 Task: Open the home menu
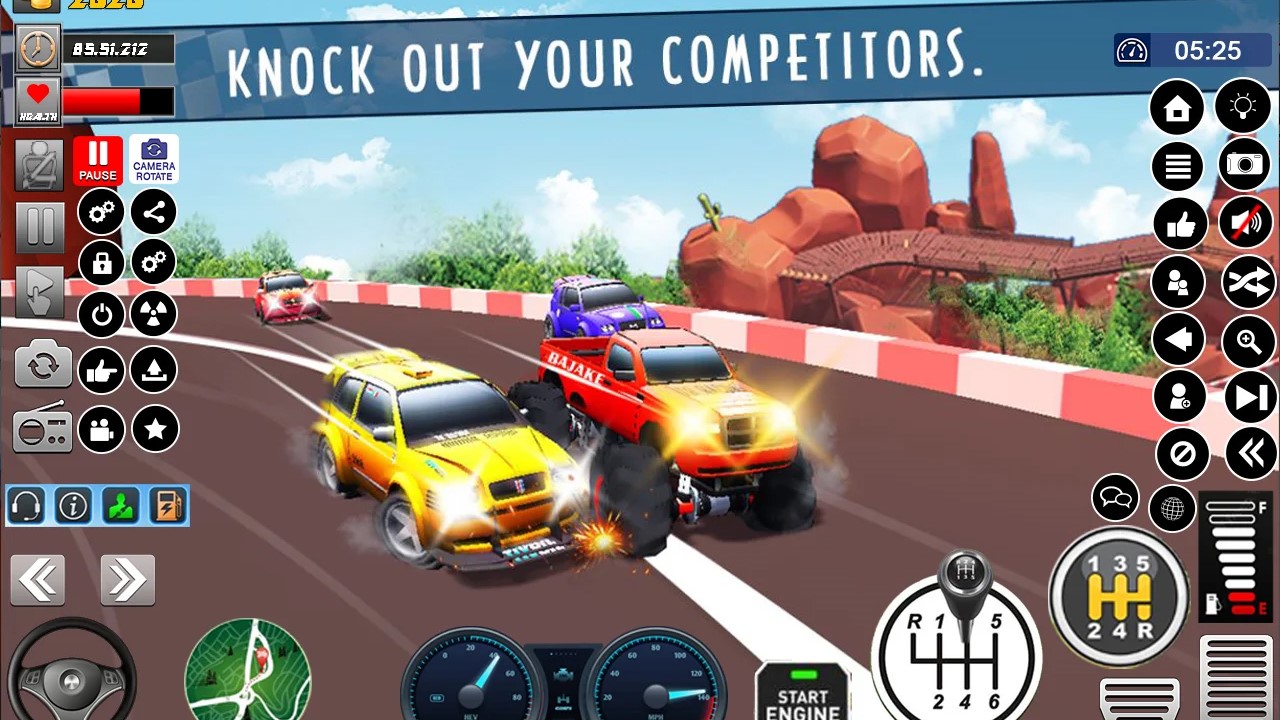[x=1177, y=107]
